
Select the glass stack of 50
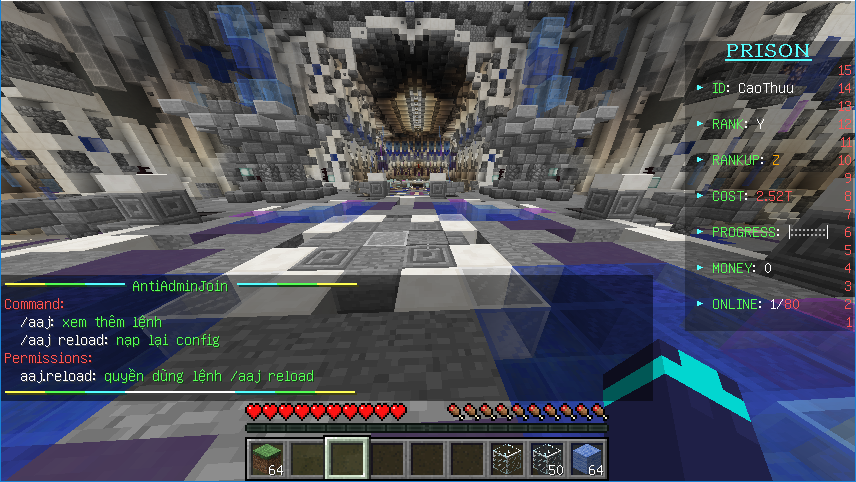547,459
